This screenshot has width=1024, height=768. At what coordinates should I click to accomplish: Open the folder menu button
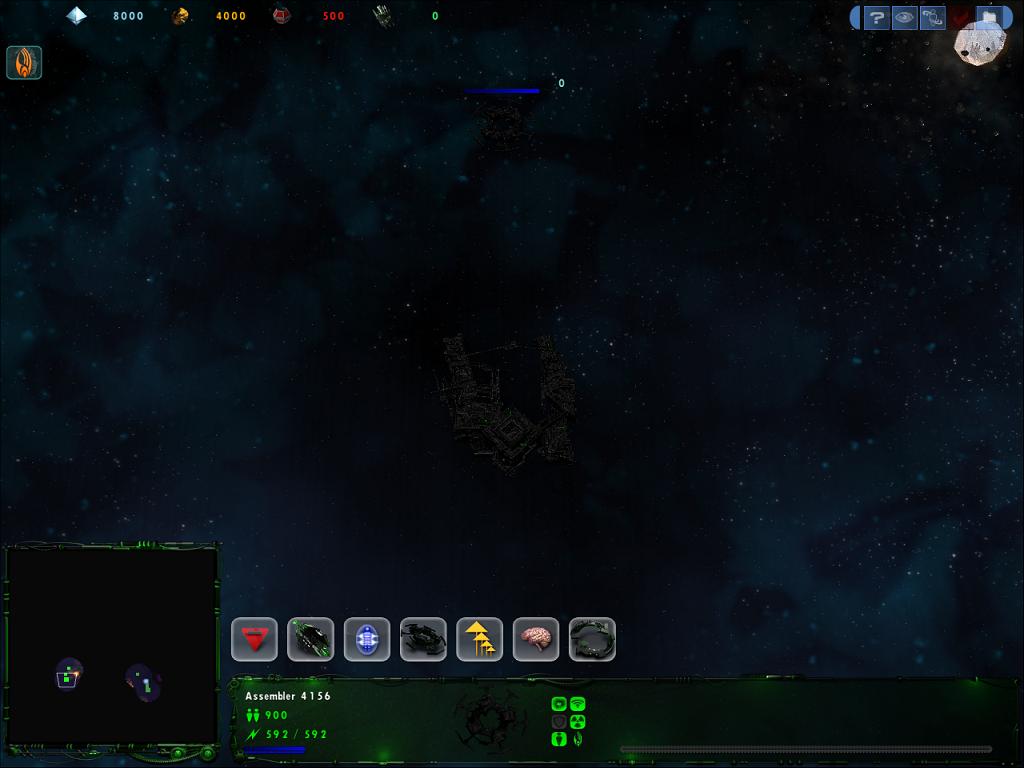click(988, 18)
